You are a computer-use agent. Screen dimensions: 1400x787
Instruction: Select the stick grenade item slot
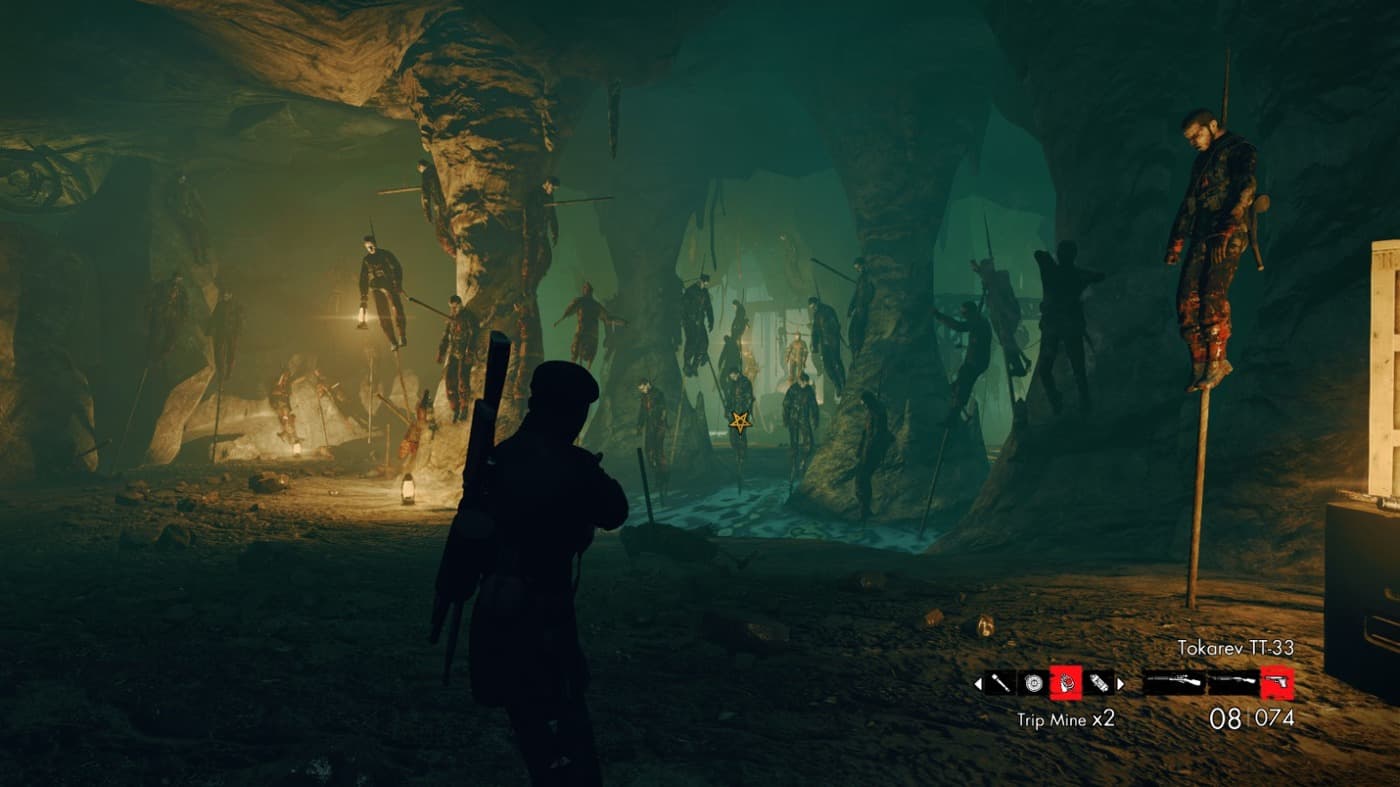[999, 684]
